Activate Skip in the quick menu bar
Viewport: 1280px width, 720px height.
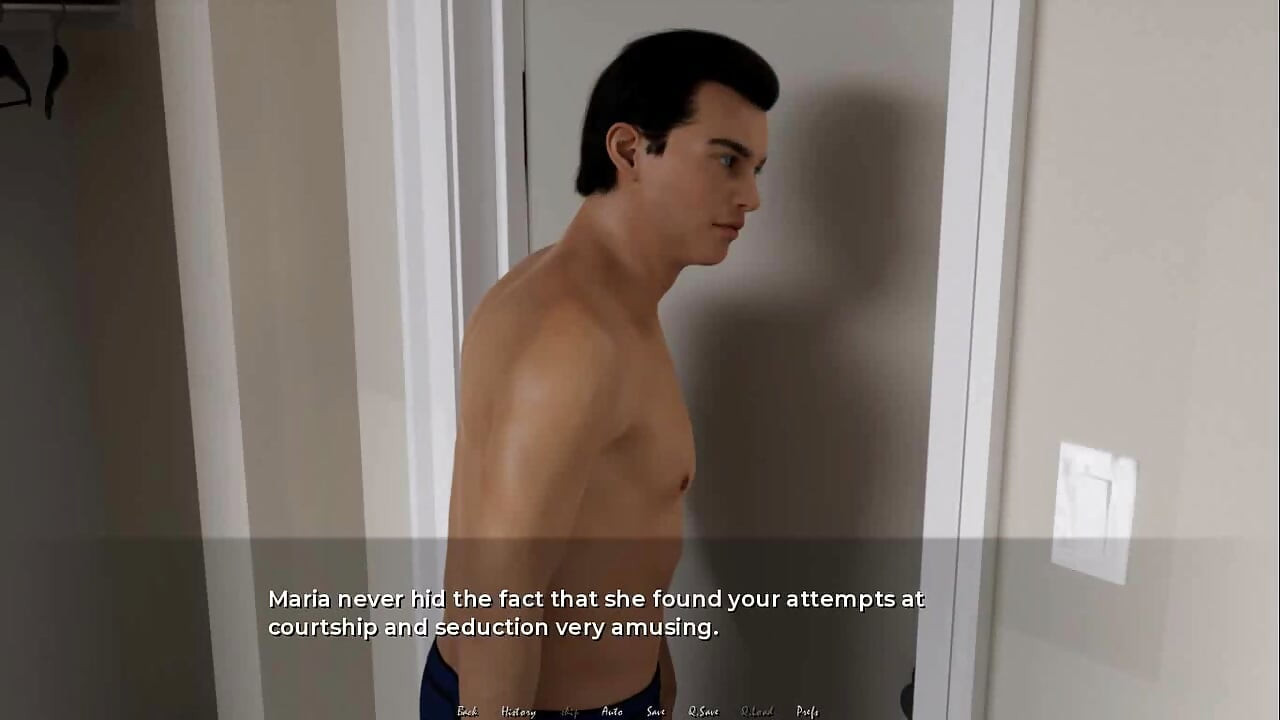568,710
